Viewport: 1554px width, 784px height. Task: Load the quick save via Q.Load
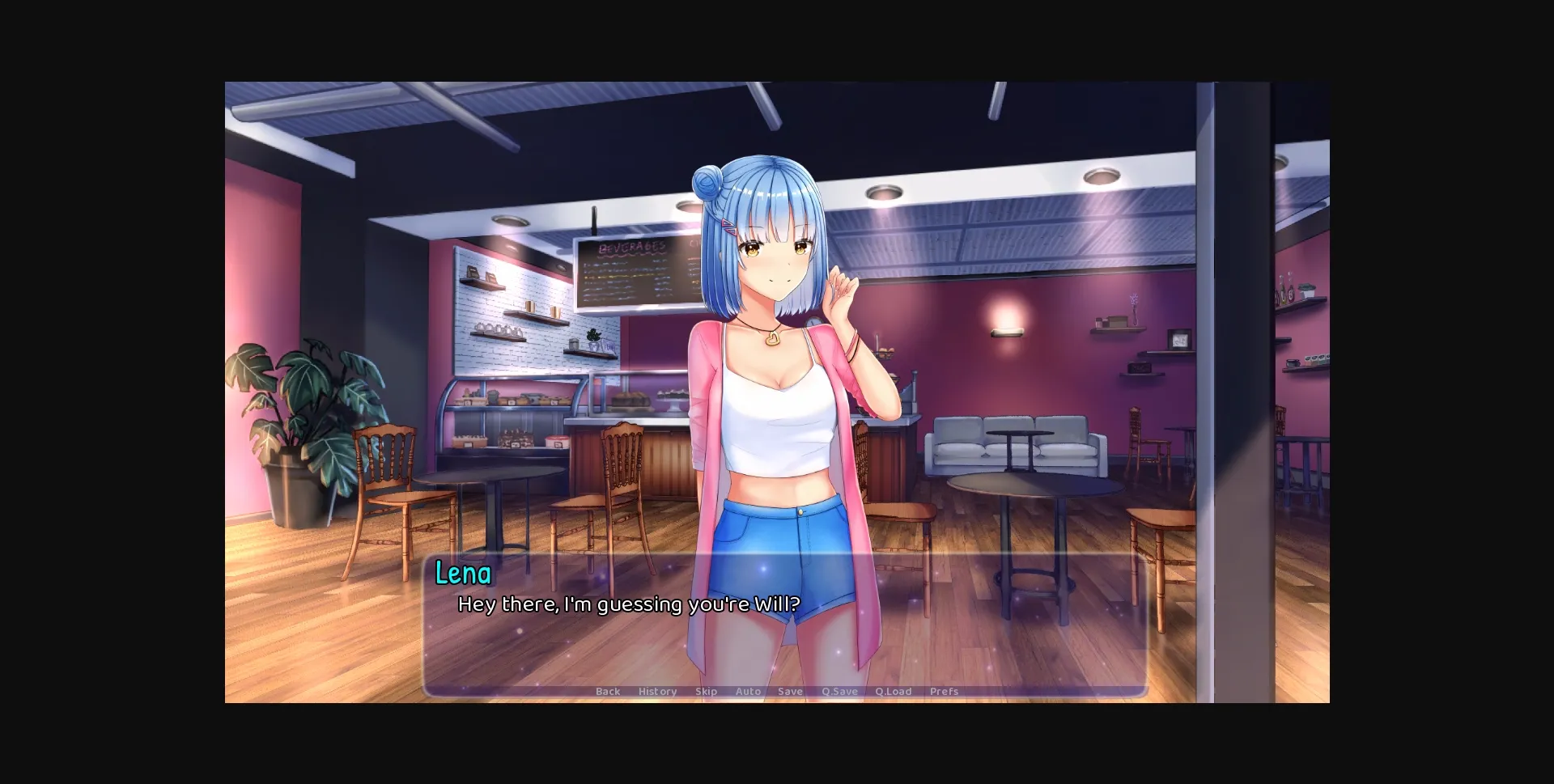(x=894, y=692)
